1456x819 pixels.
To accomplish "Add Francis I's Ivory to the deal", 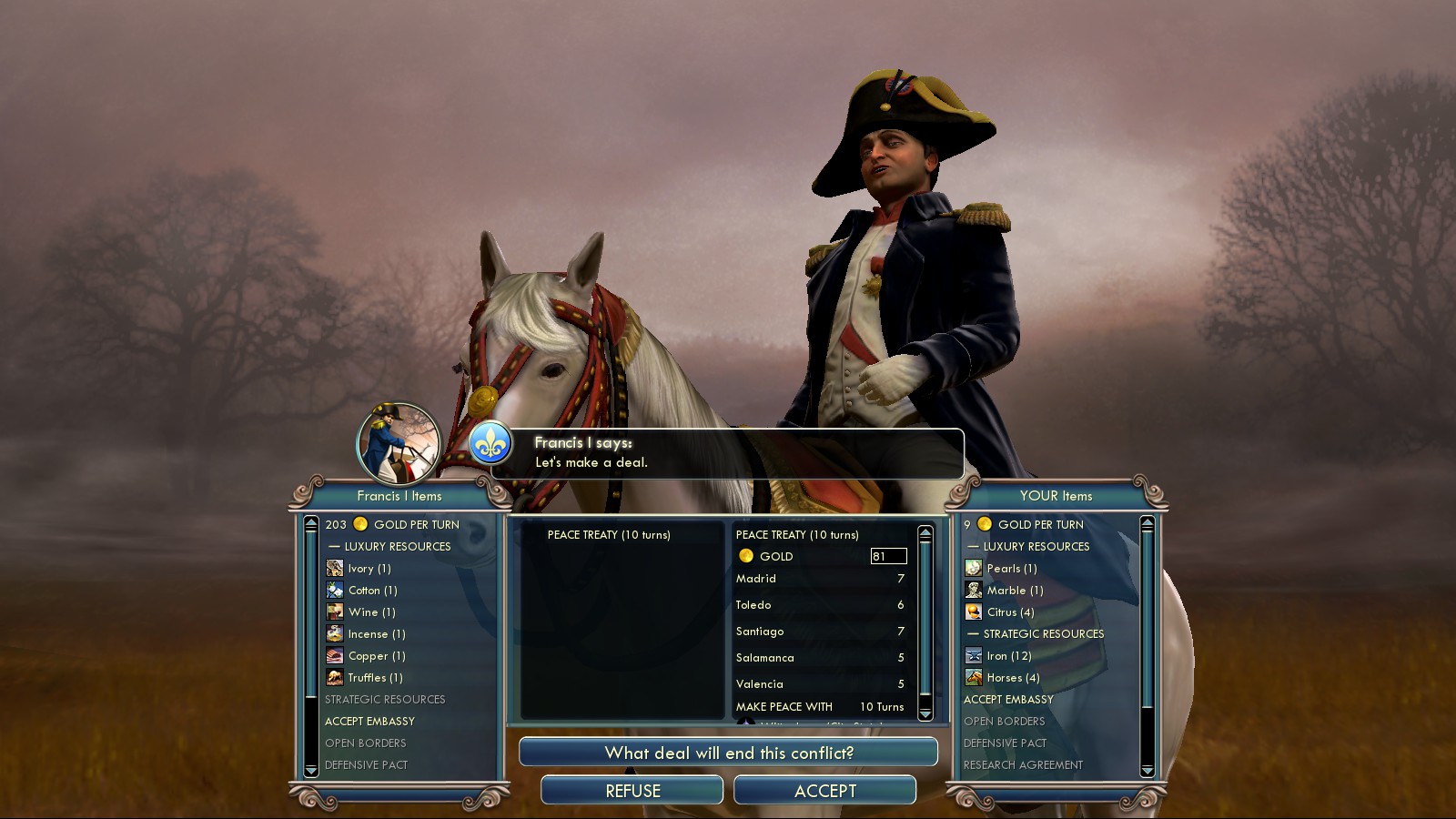I will [369, 569].
